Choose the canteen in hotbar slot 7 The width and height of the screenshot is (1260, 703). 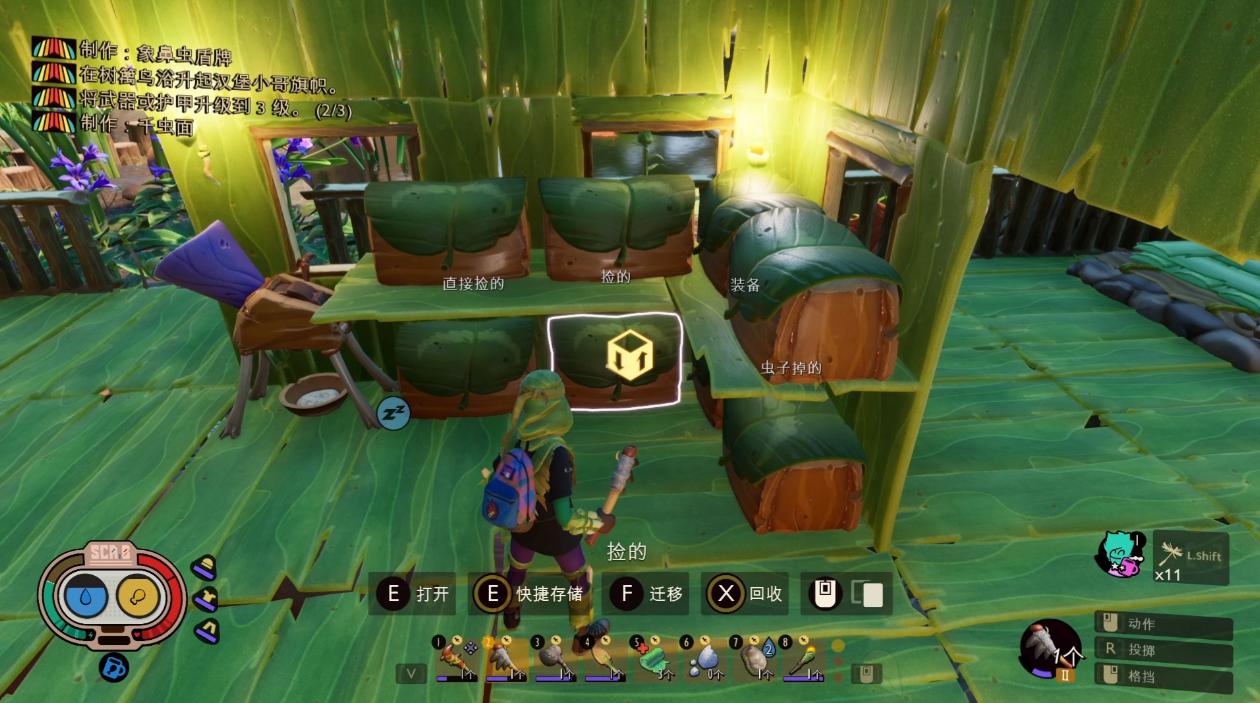pyautogui.click(x=753, y=660)
